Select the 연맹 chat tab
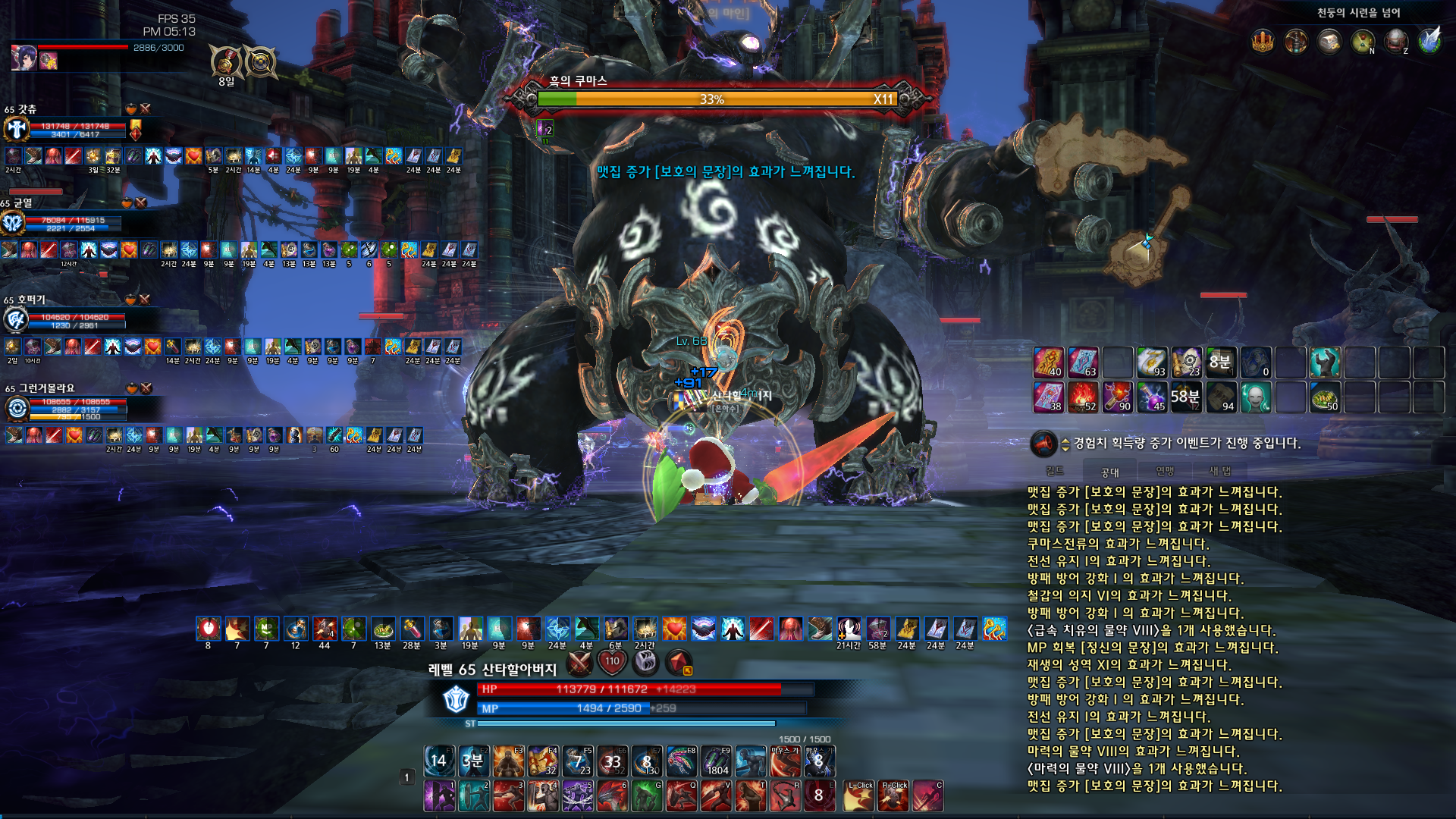This screenshot has height=819, width=1456. tap(1165, 471)
